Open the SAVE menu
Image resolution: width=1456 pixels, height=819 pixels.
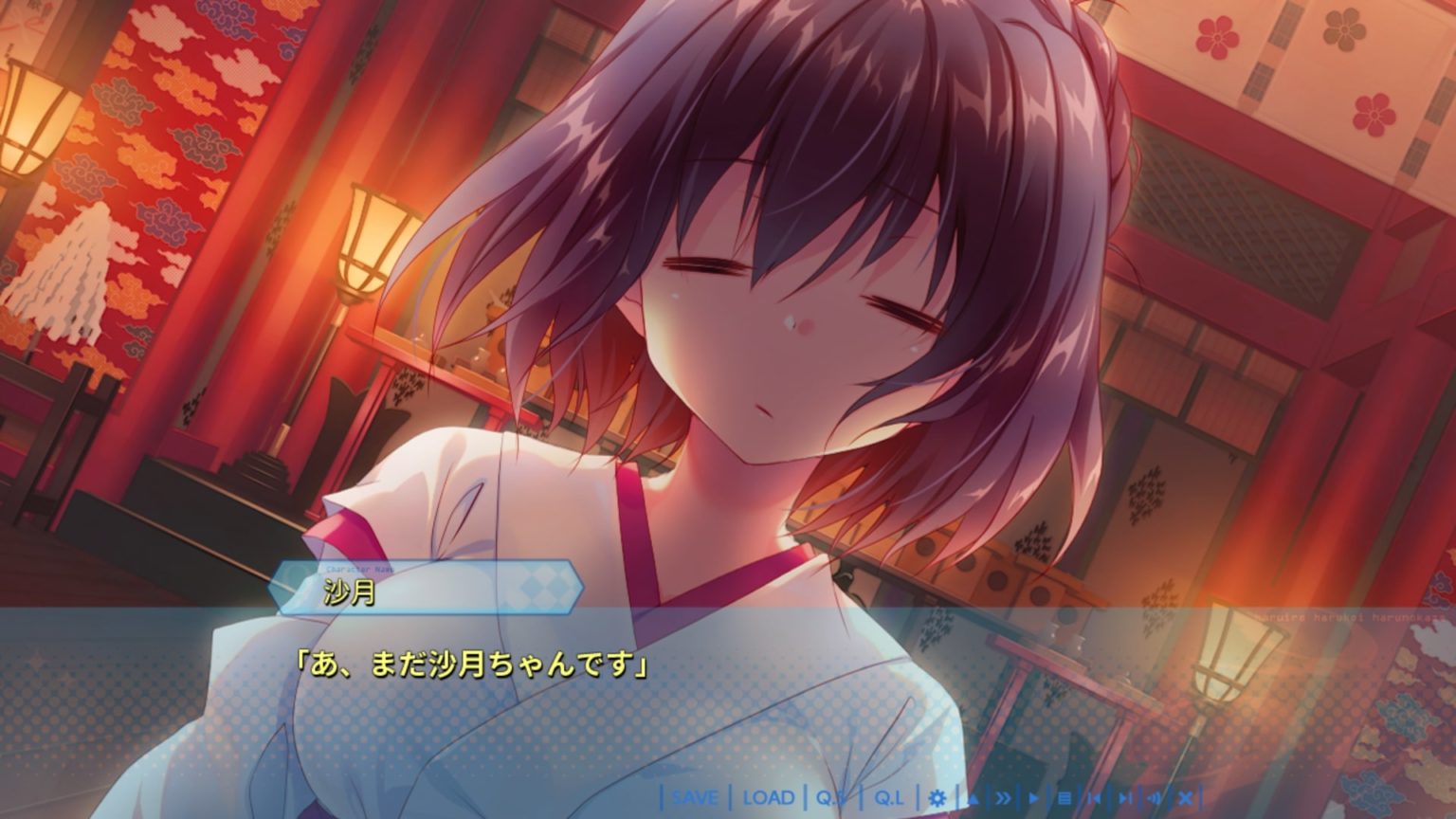click(695, 797)
